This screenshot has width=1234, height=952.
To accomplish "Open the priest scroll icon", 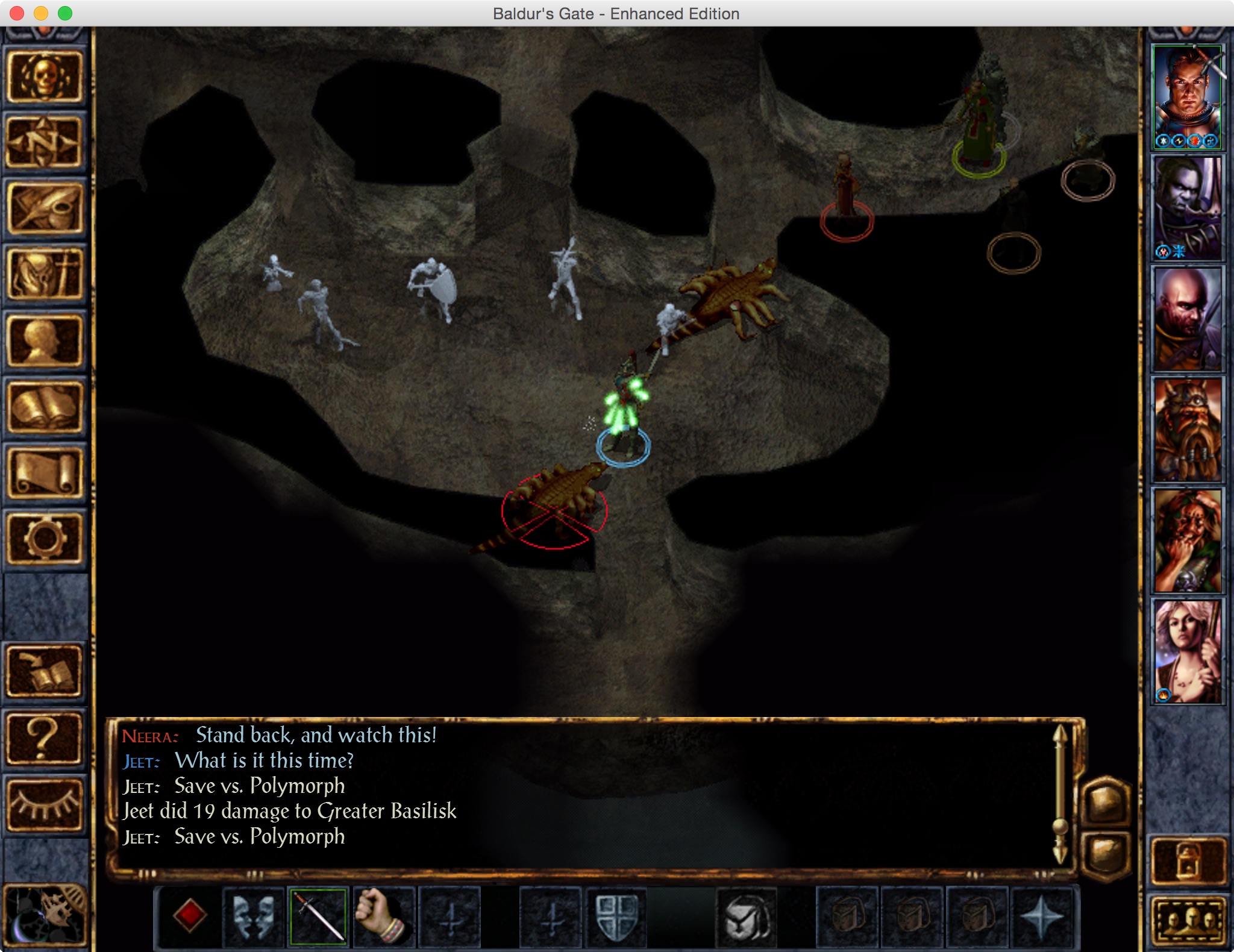I will click(x=45, y=474).
